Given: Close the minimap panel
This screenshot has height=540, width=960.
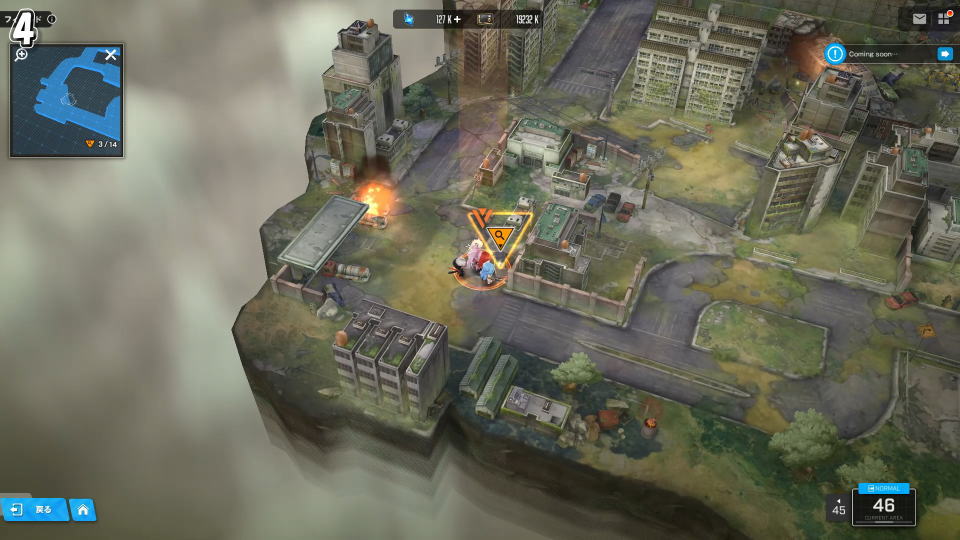Looking at the screenshot, I should click(111, 55).
